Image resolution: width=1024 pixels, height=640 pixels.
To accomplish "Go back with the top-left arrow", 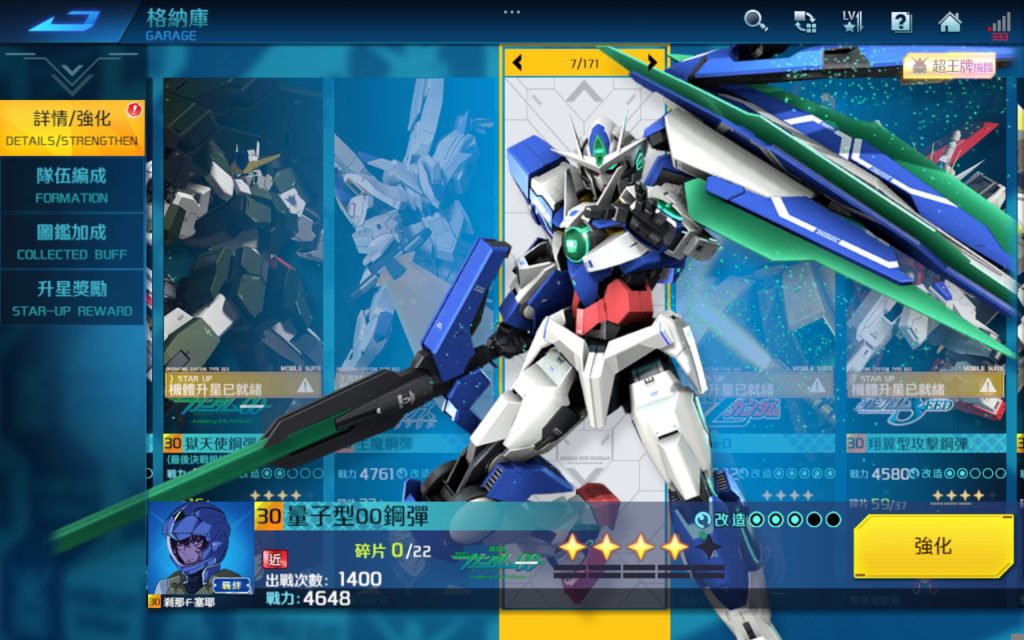I will [x=63, y=20].
